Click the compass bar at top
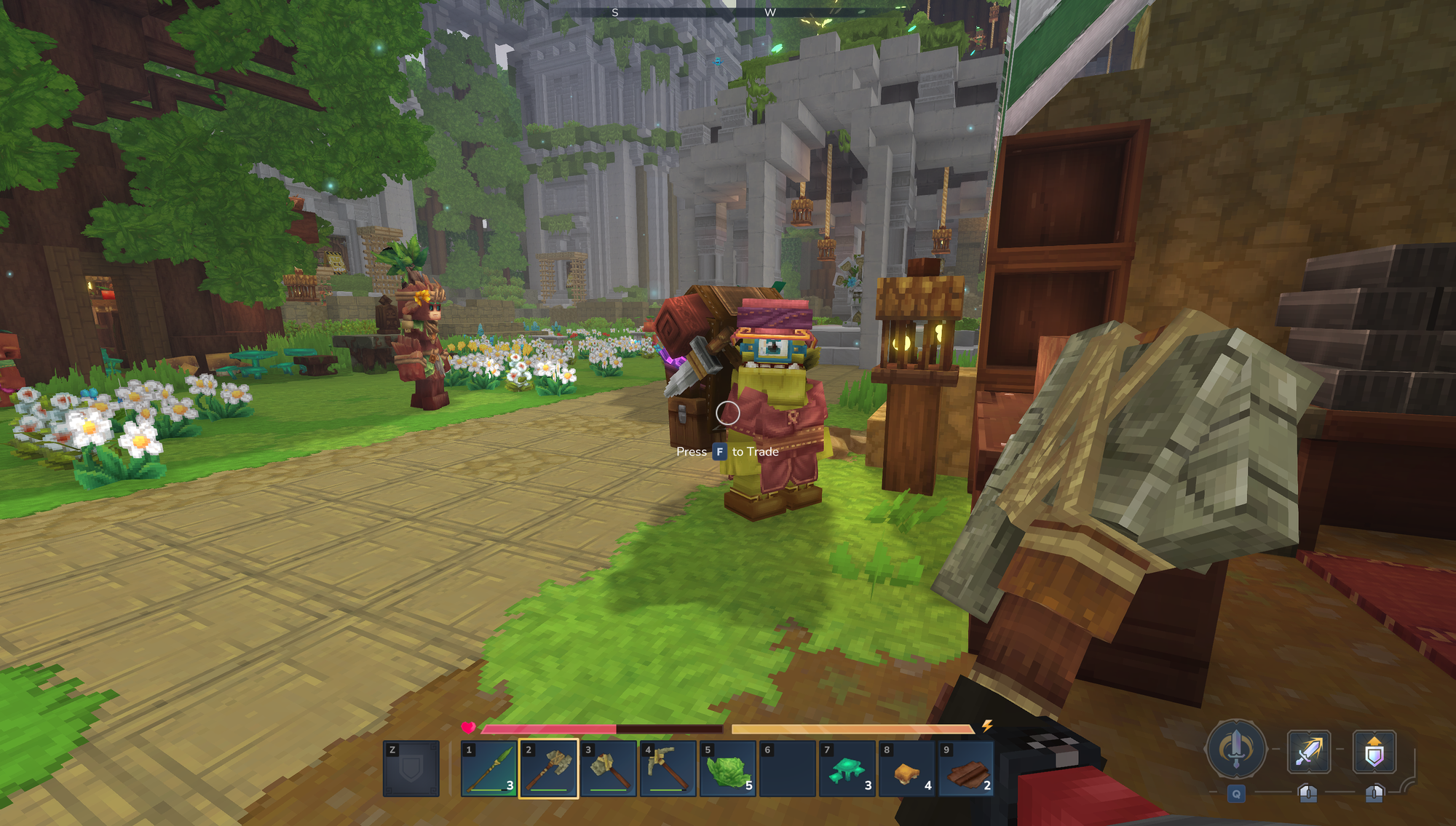Viewport: 1456px width, 826px height. [728, 12]
